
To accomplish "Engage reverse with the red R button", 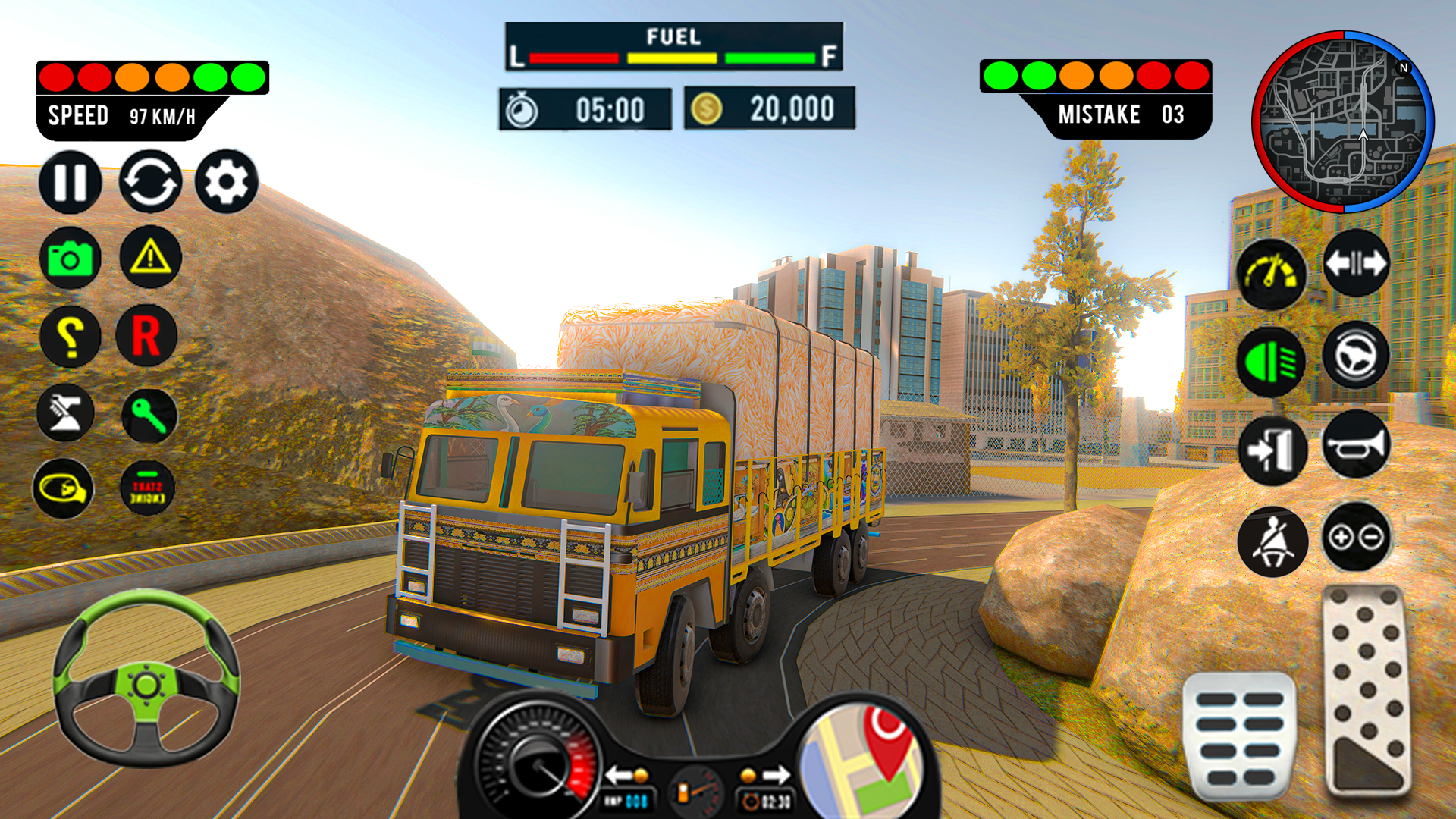I will [x=147, y=336].
